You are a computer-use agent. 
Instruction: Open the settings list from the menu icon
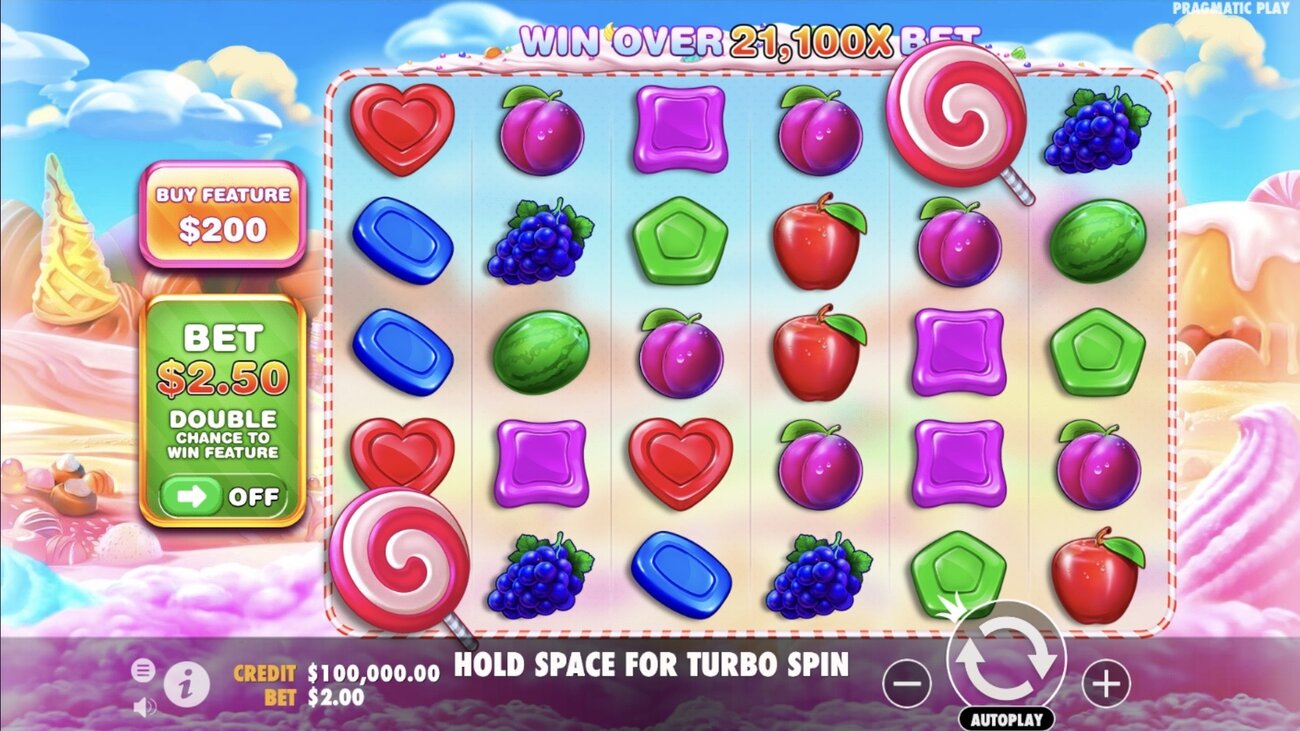(x=143, y=668)
